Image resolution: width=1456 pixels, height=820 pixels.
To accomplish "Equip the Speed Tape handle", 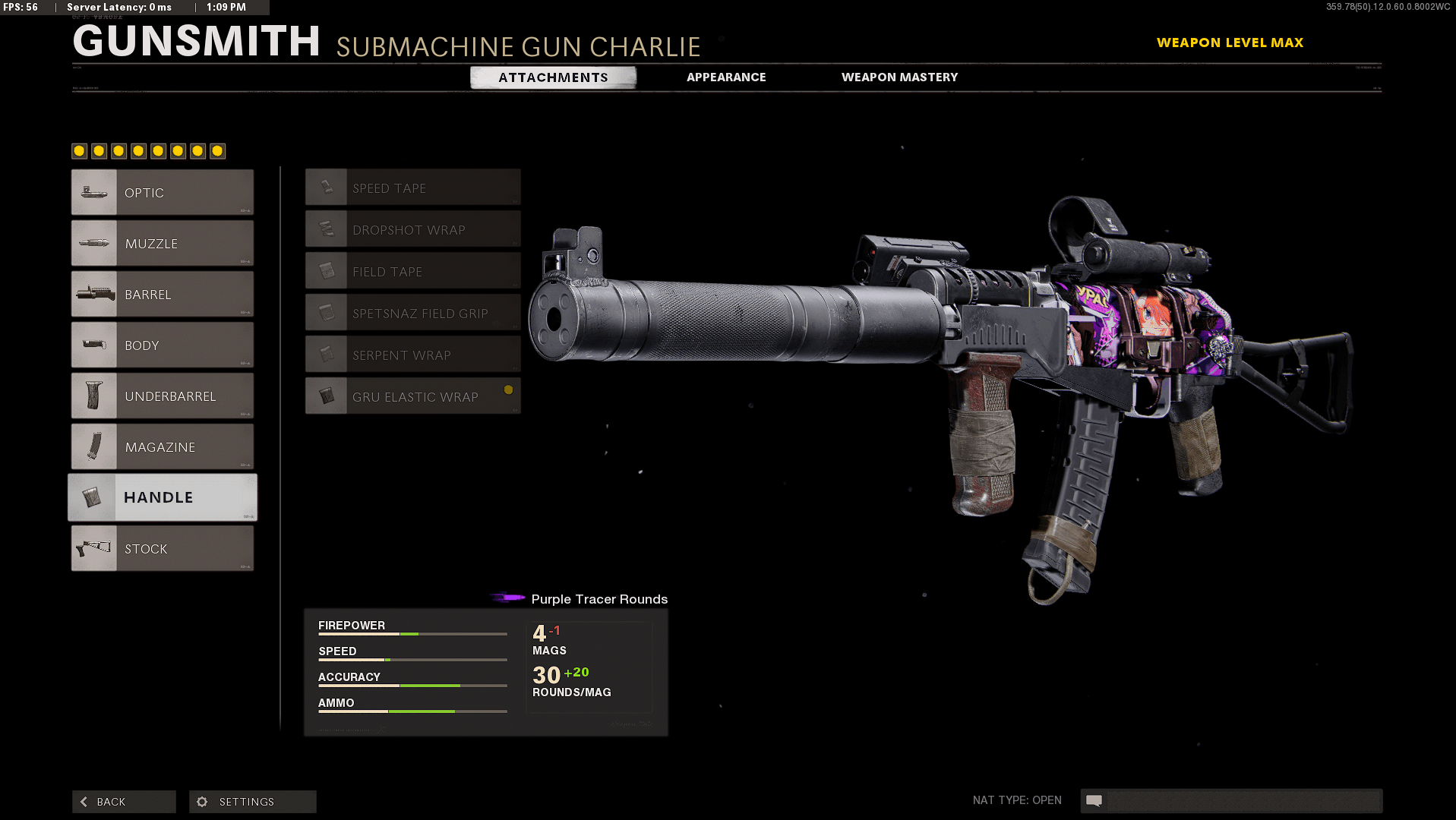I will point(413,188).
